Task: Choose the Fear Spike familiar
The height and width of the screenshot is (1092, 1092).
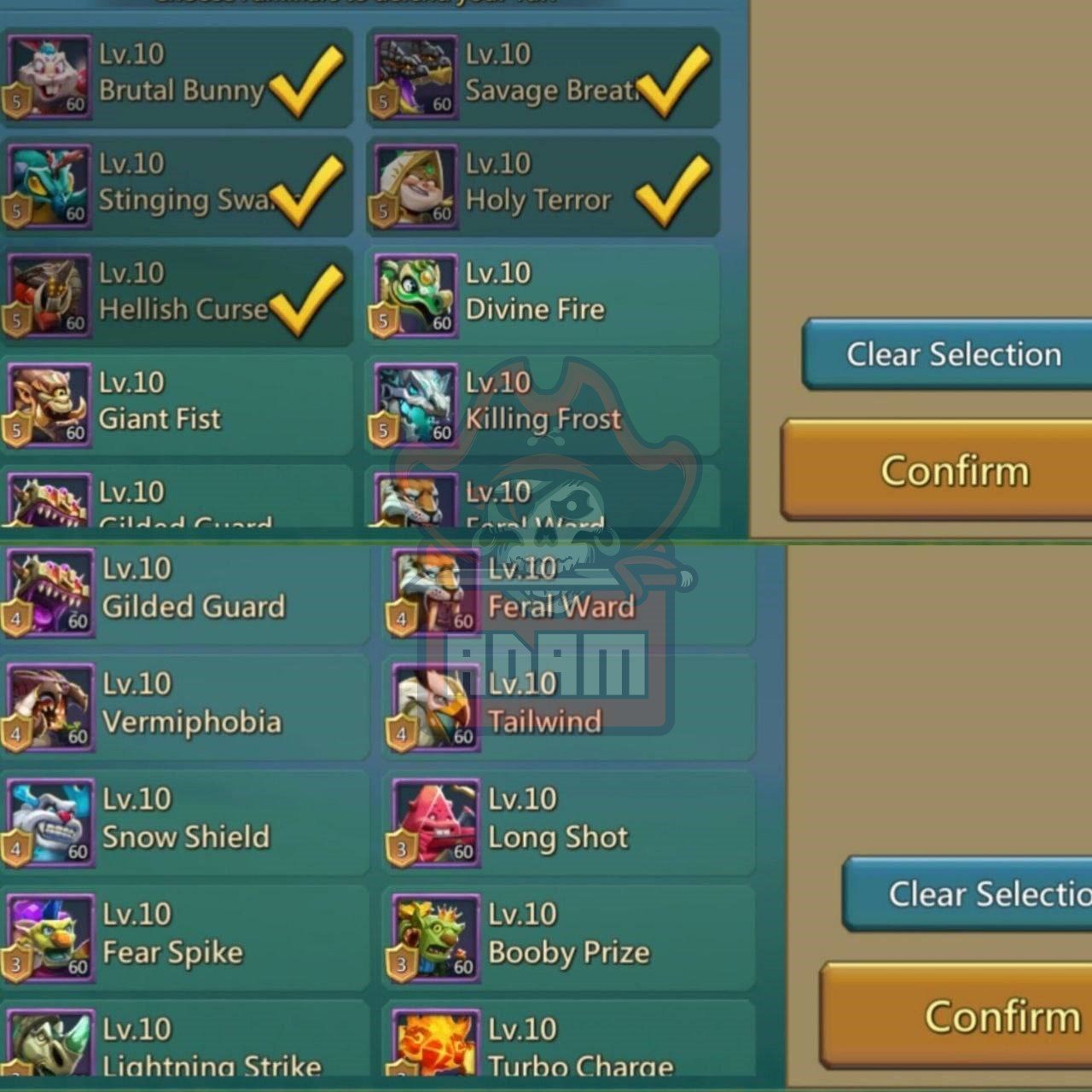Action: (186, 937)
